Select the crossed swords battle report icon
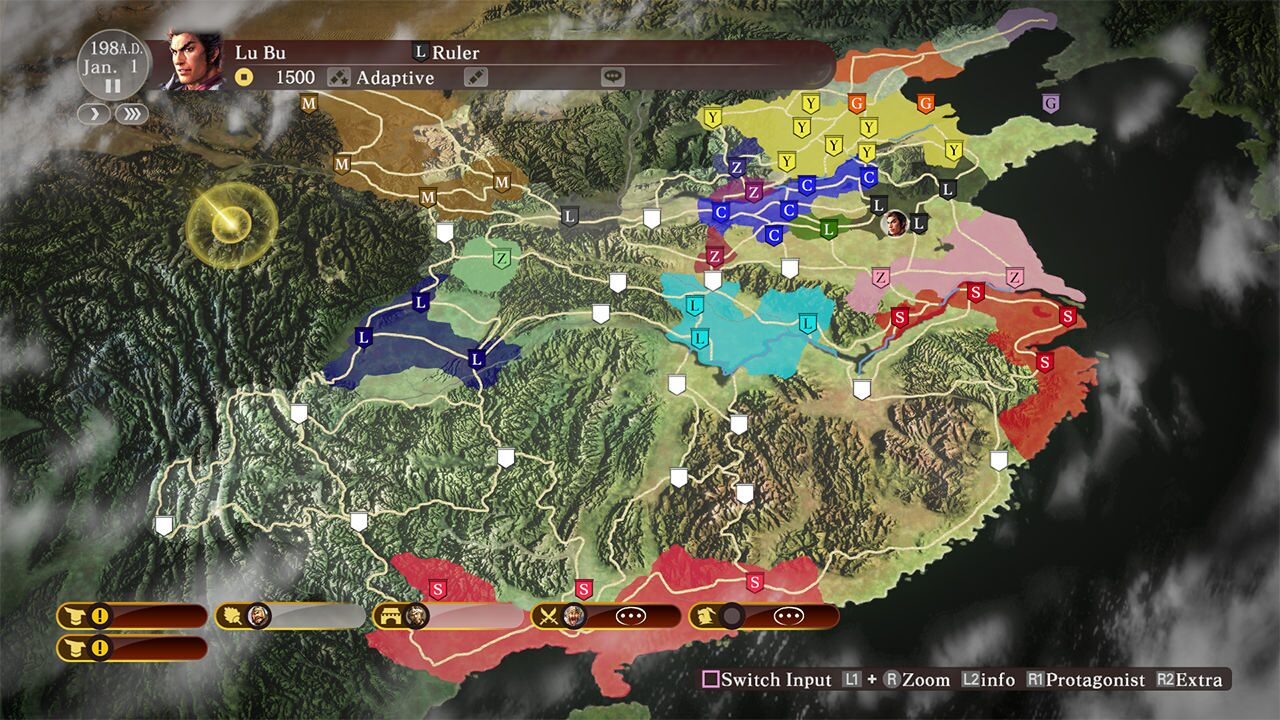The width and height of the screenshot is (1280, 720). [547, 617]
